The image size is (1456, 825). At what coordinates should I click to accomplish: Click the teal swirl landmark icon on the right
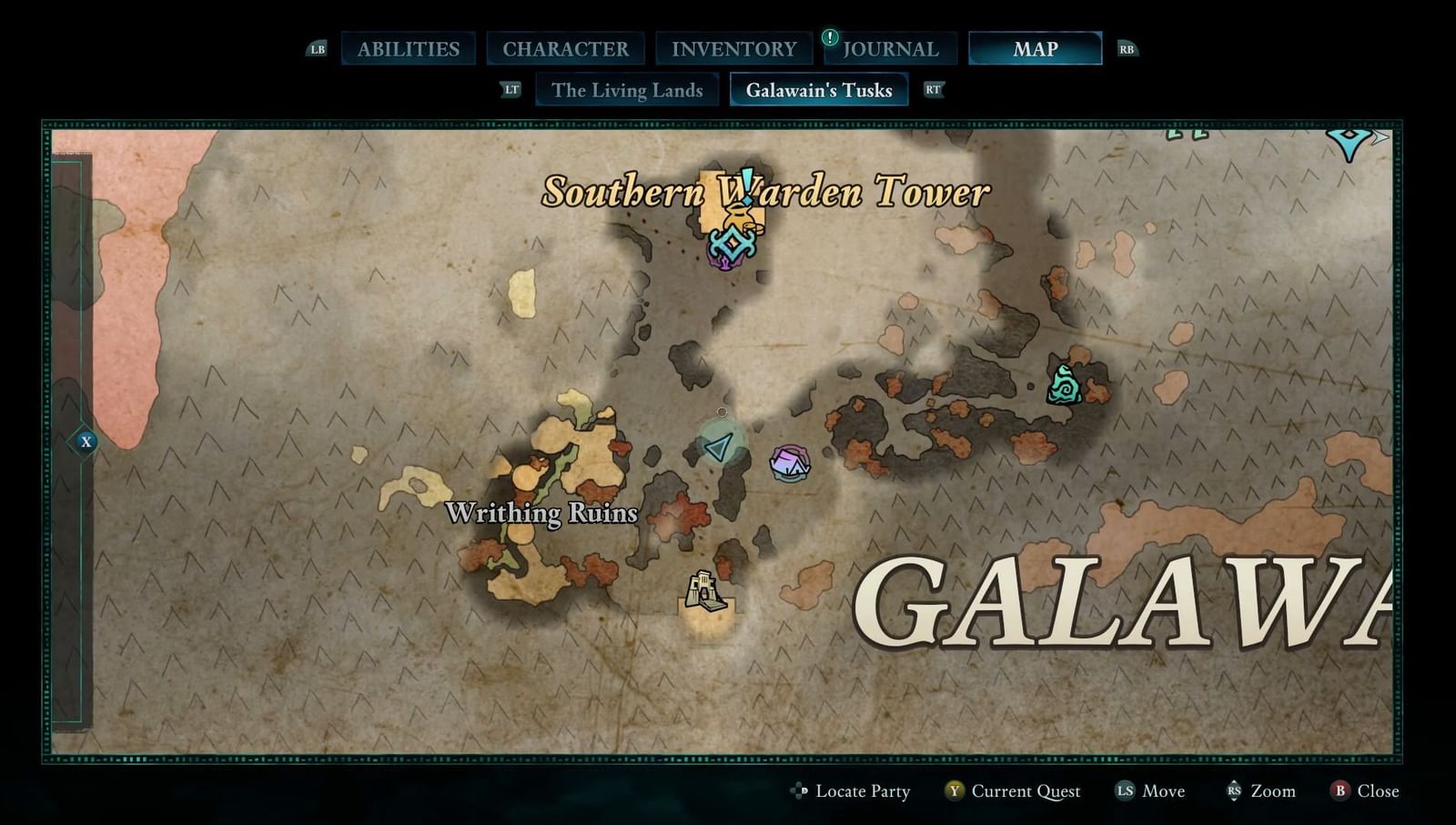point(1063,386)
